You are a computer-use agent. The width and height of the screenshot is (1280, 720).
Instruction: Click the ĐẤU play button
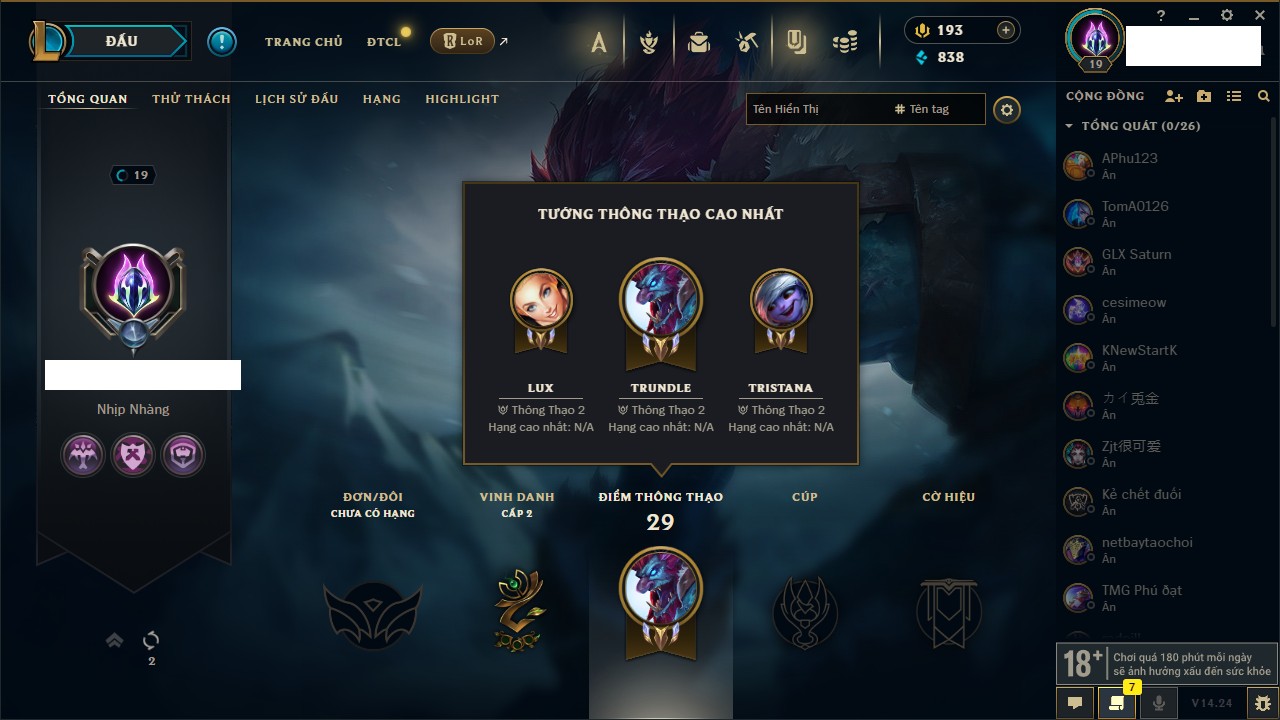coord(120,41)
